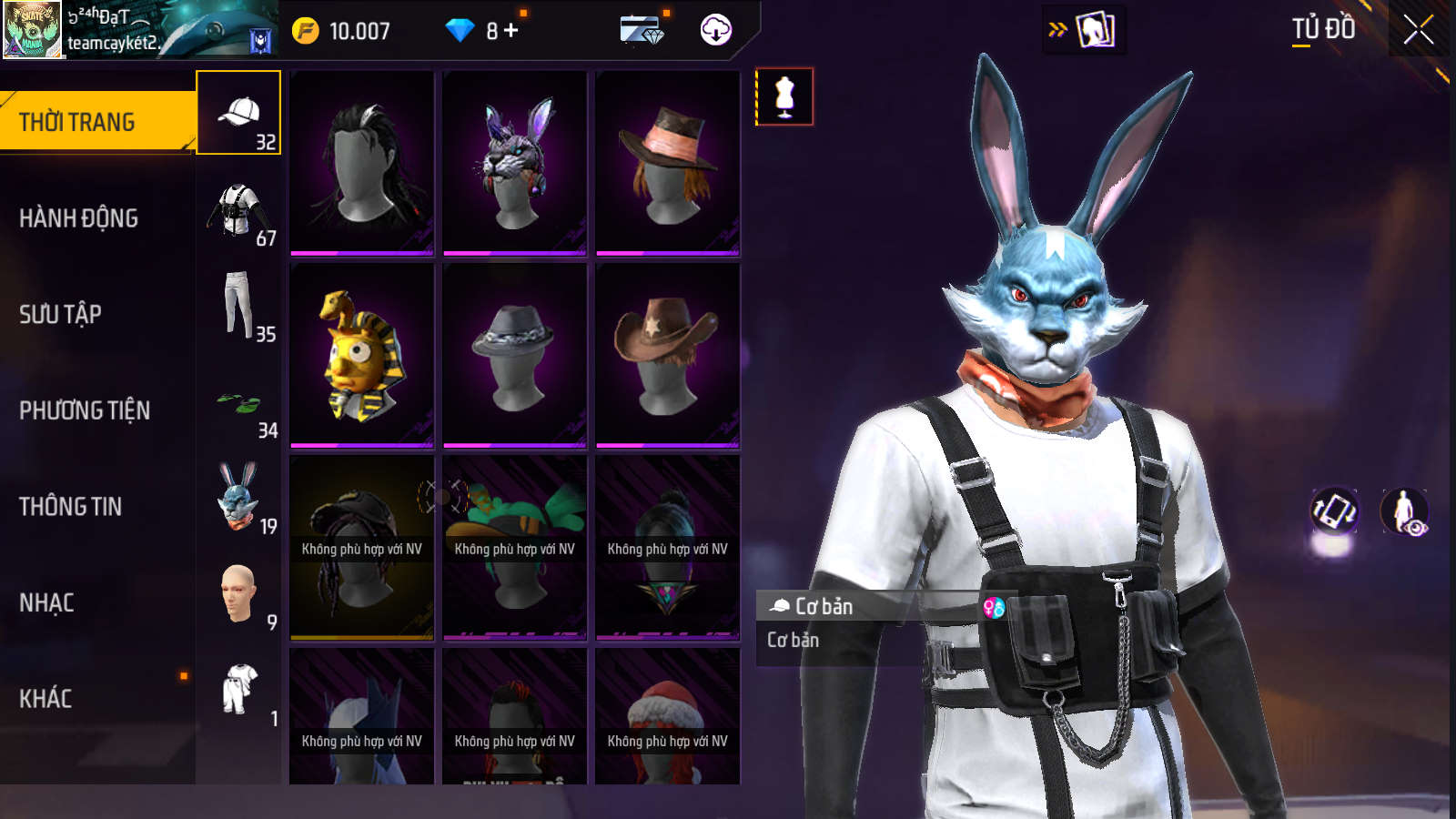1456x819 pixels.
Task: Pick the purple bunny mask item
Action: tap(515, 164)
